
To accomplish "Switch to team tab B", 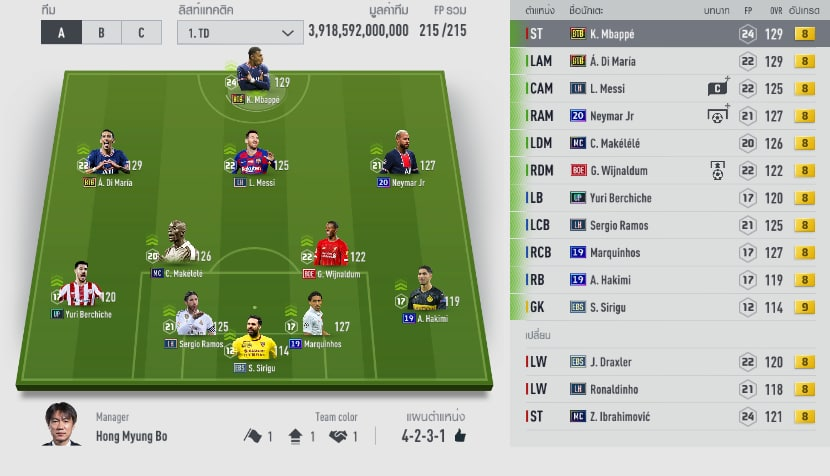I will point(101,32).
